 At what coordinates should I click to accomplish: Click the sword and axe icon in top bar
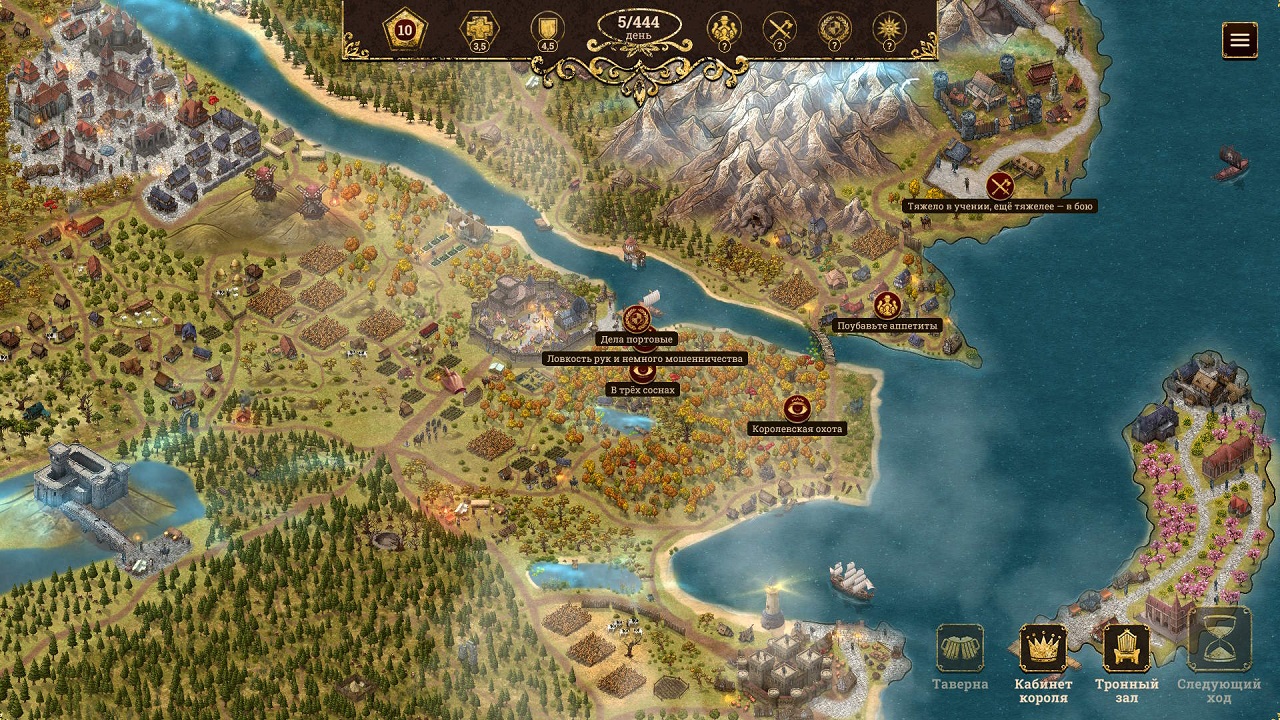[x=779, y=30]
